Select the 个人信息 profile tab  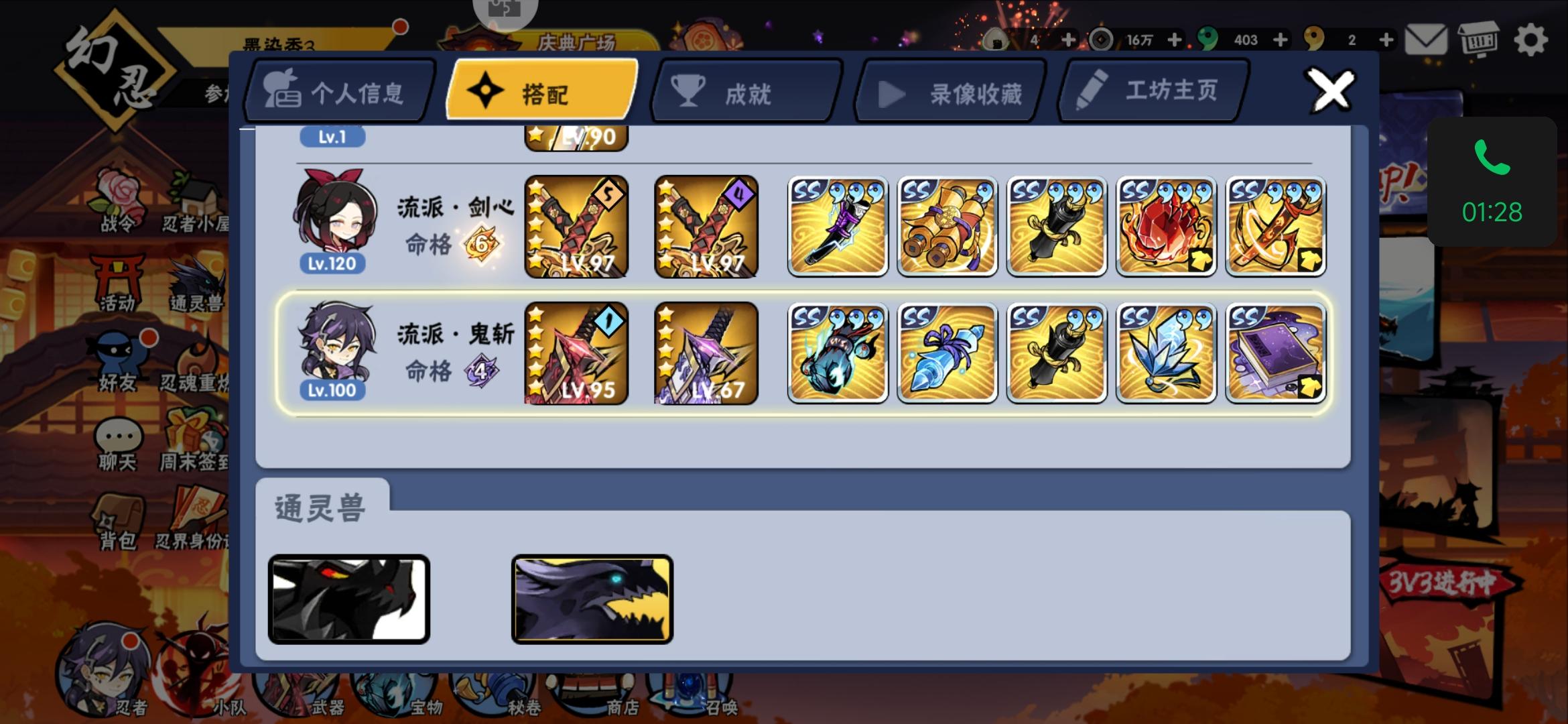tap(337, 89)
